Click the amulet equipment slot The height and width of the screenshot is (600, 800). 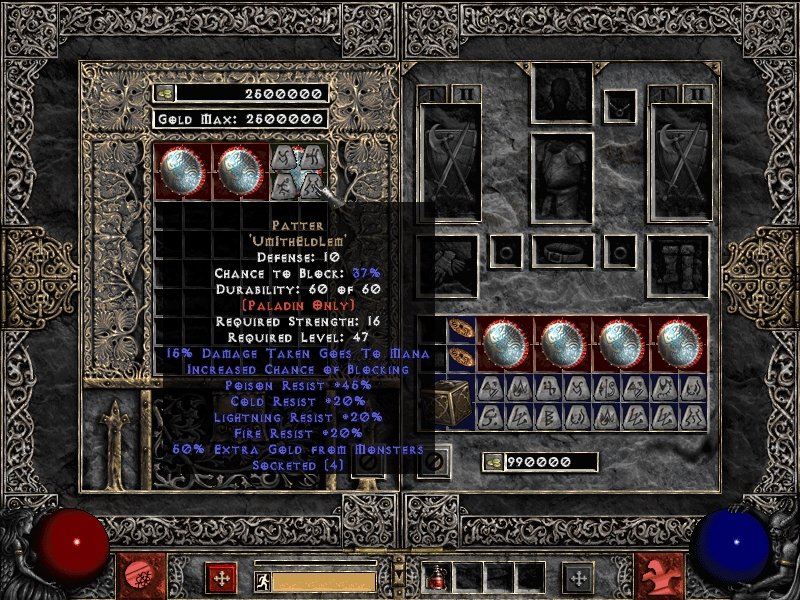tap(621, 102)
